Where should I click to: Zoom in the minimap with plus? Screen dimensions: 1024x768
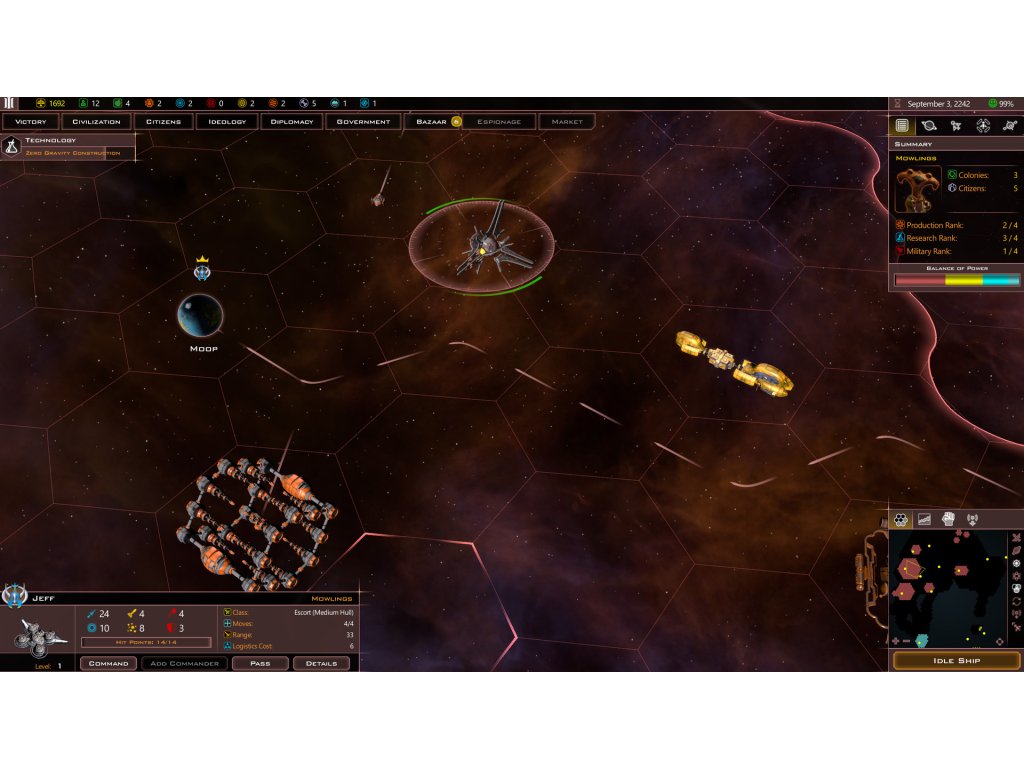point(895,641)
